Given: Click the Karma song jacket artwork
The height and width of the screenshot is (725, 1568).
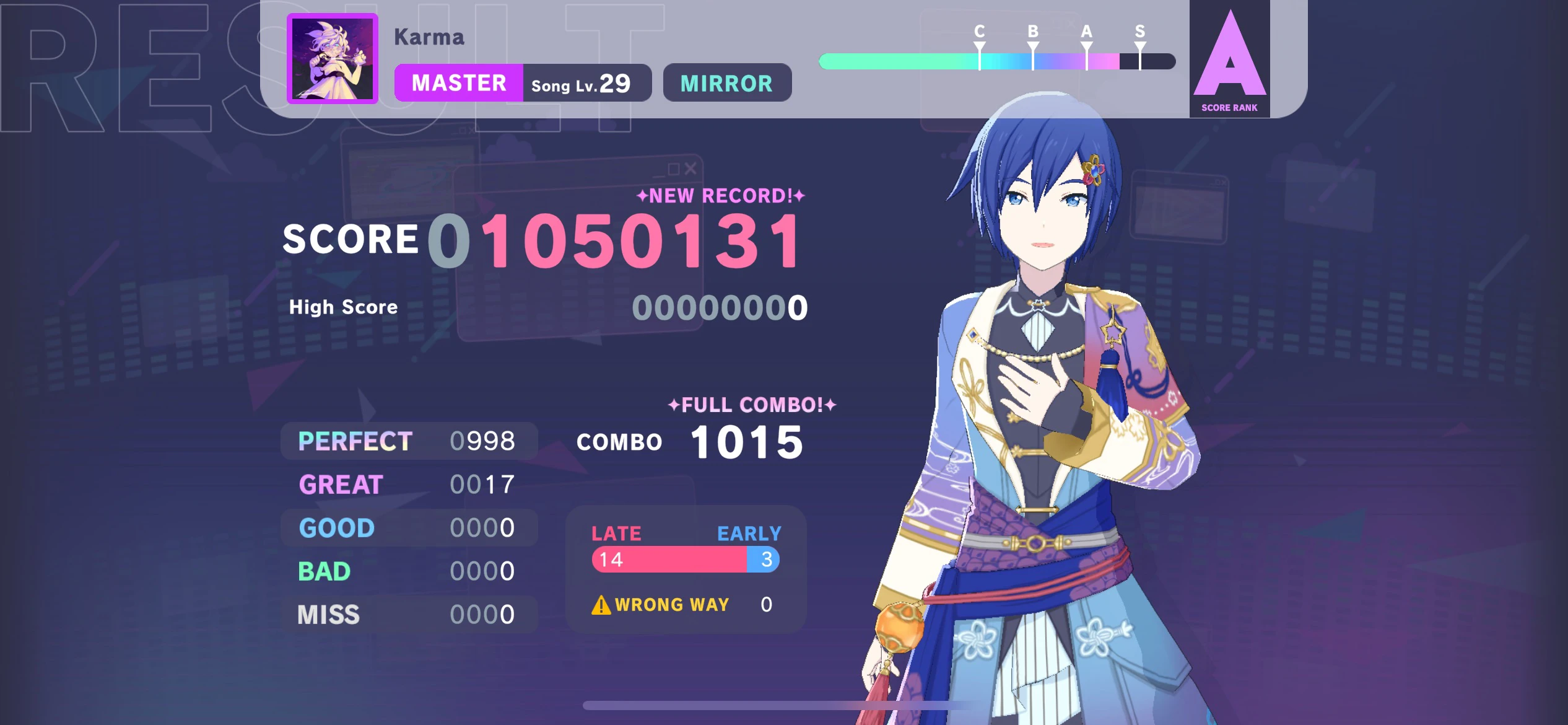Looking at the screenshot, I should click(x=332, y=59).
